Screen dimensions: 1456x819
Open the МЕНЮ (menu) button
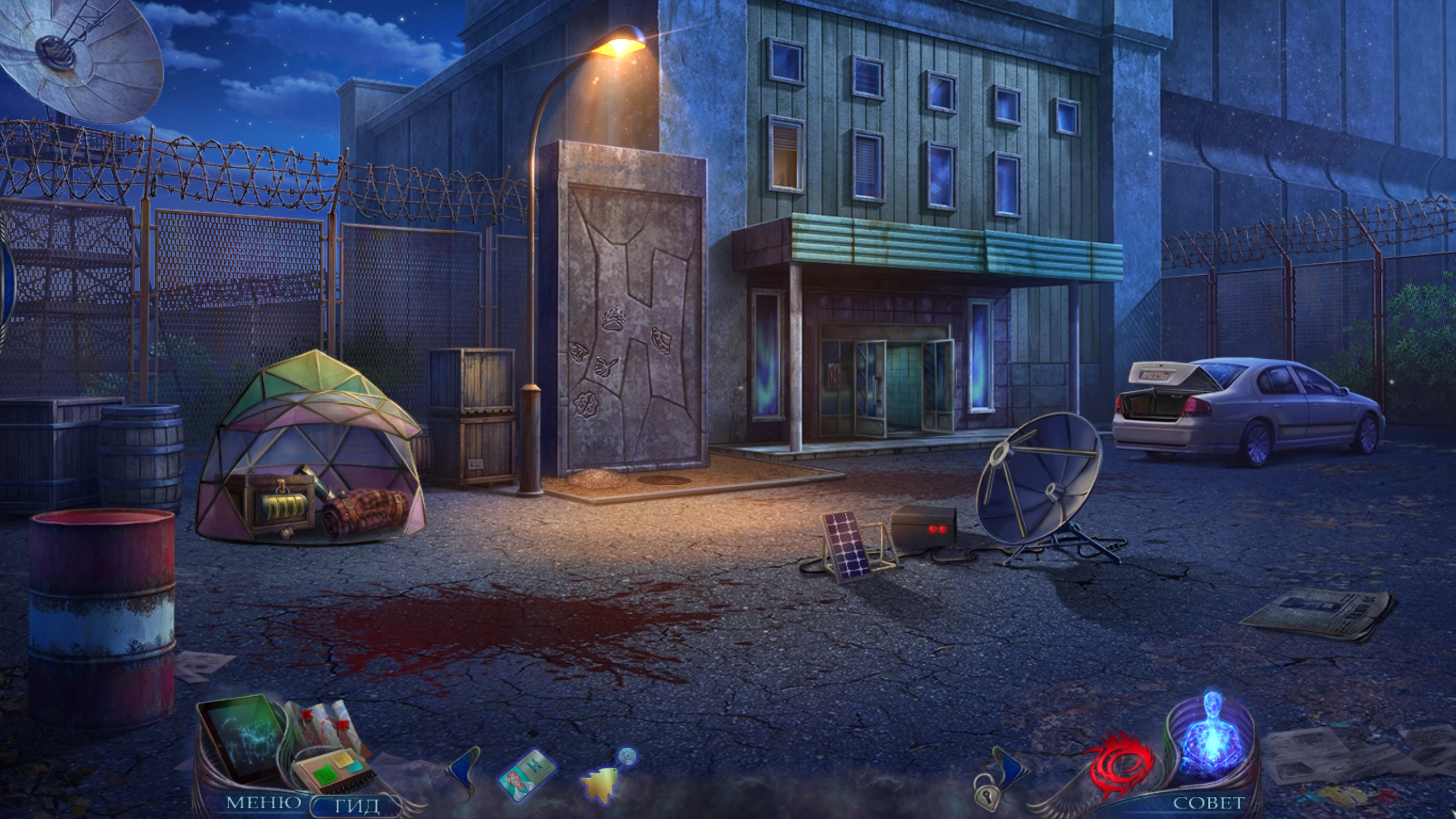point(264,803)
